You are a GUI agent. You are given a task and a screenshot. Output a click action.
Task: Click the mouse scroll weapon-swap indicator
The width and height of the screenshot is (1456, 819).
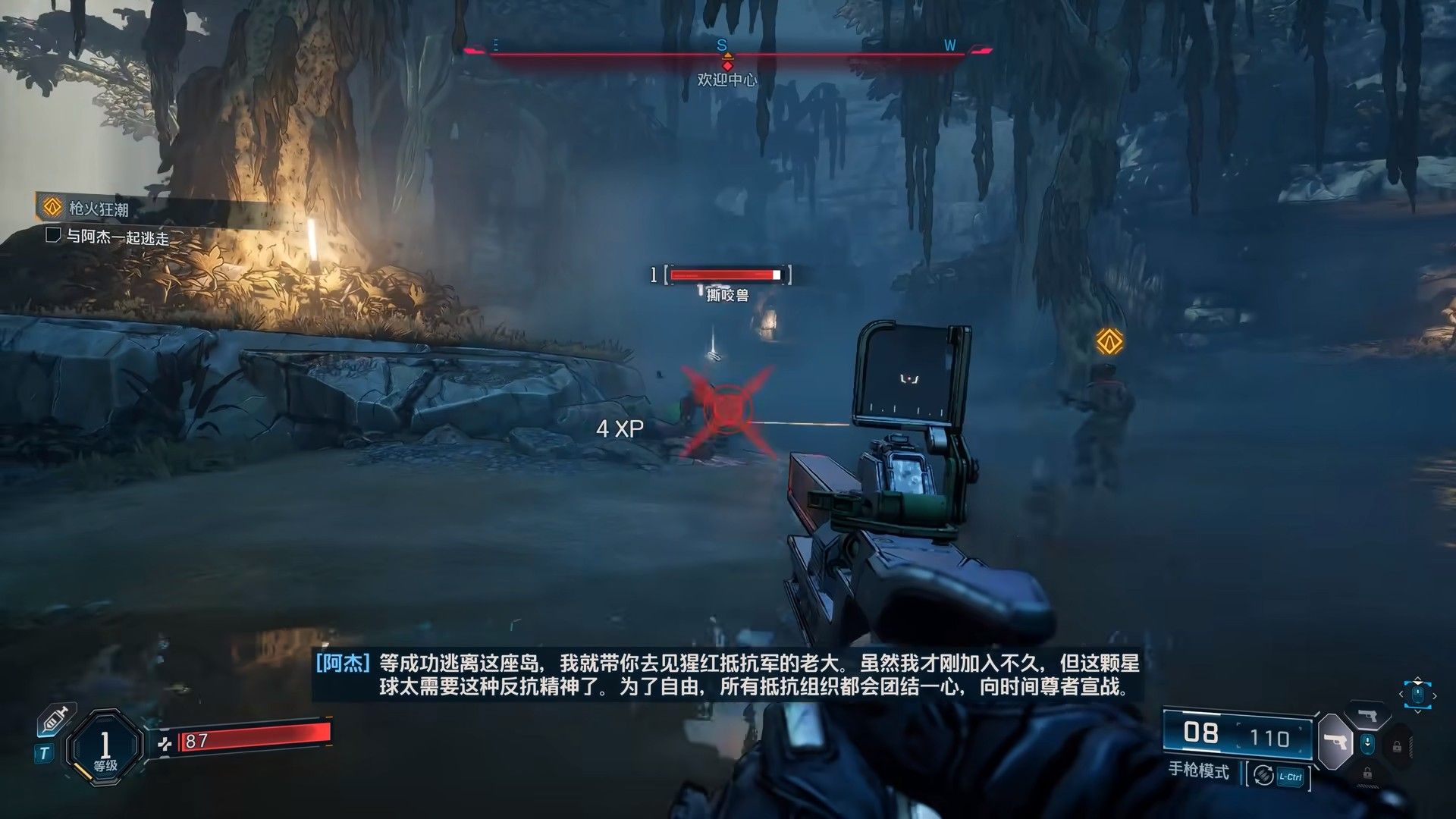pos(1417,695)
